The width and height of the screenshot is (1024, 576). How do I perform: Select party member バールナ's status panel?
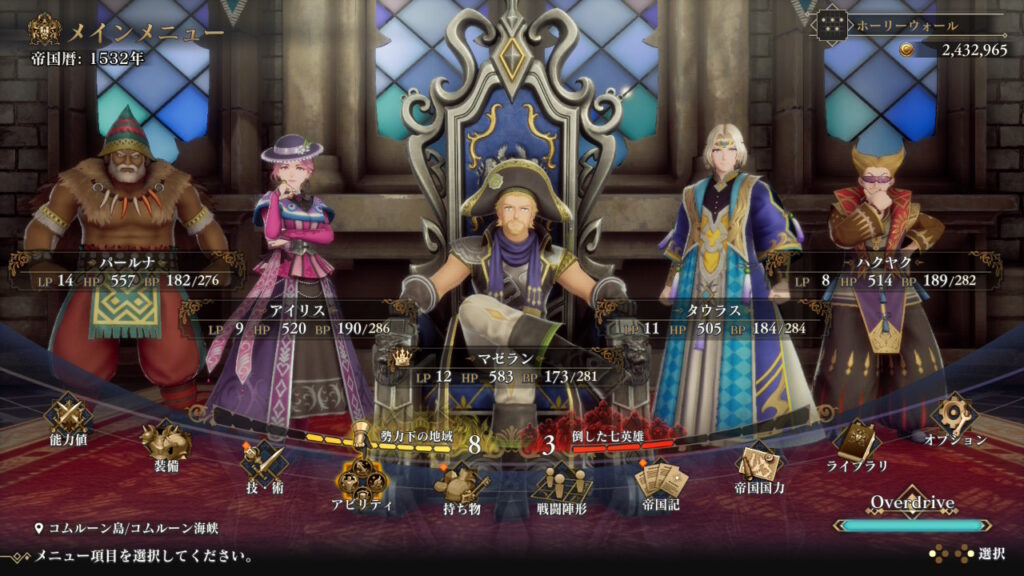126,272
